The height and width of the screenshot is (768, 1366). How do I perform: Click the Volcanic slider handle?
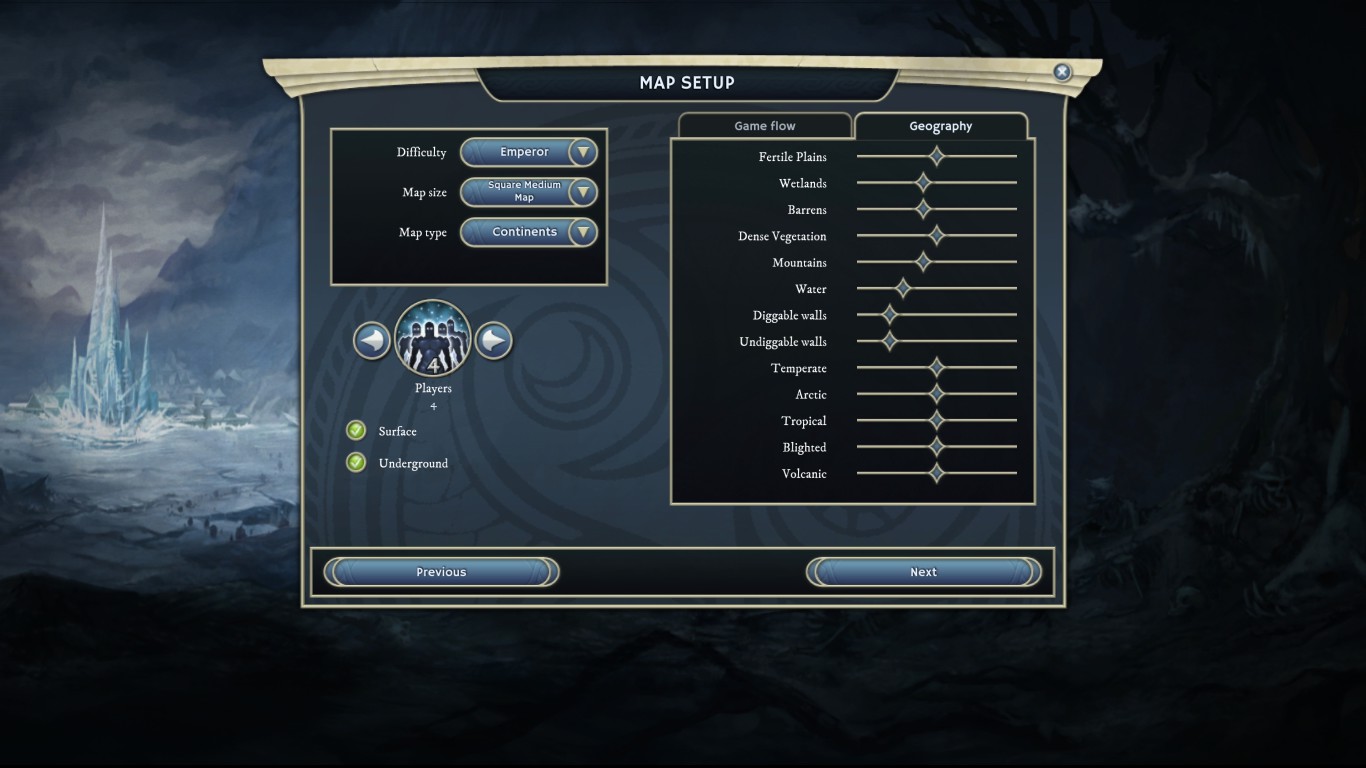coord(936,473)
